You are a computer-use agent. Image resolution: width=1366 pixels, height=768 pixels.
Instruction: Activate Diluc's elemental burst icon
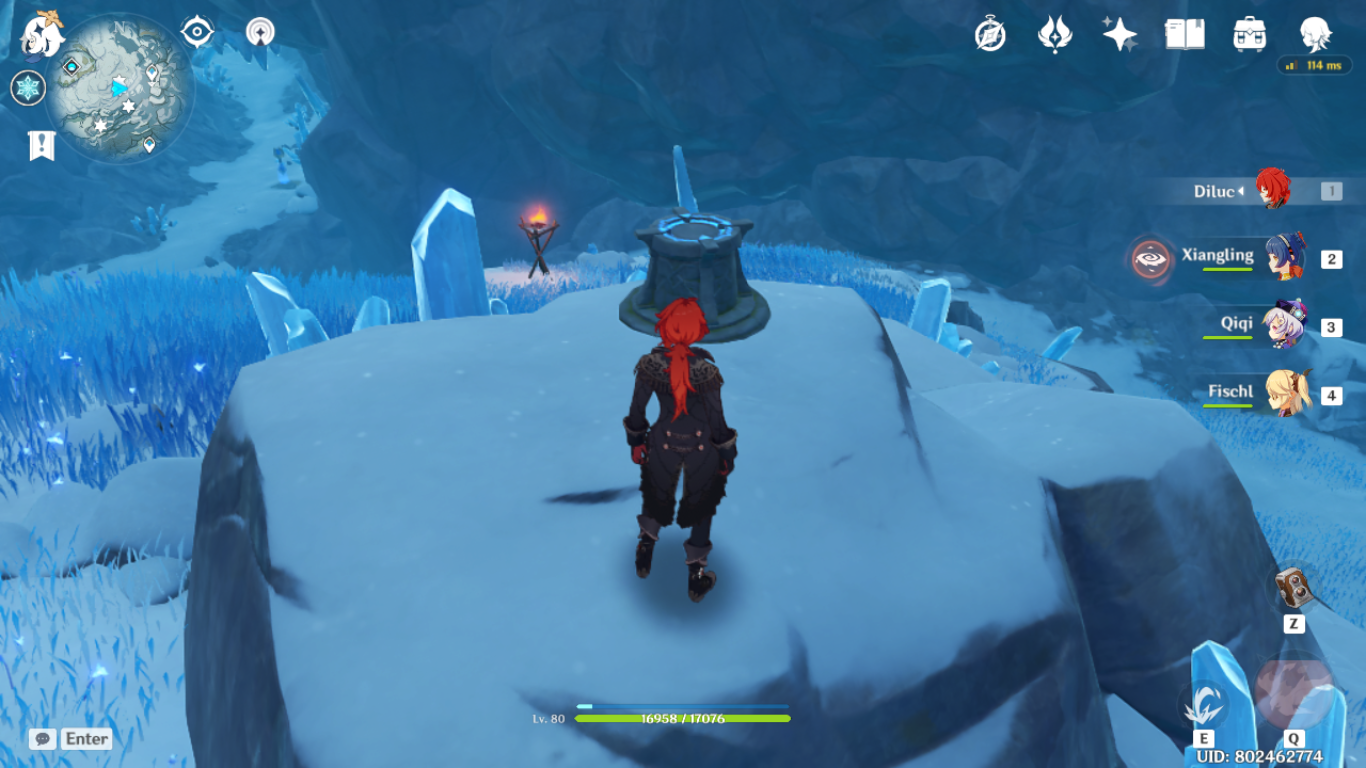coord(1294,692)
